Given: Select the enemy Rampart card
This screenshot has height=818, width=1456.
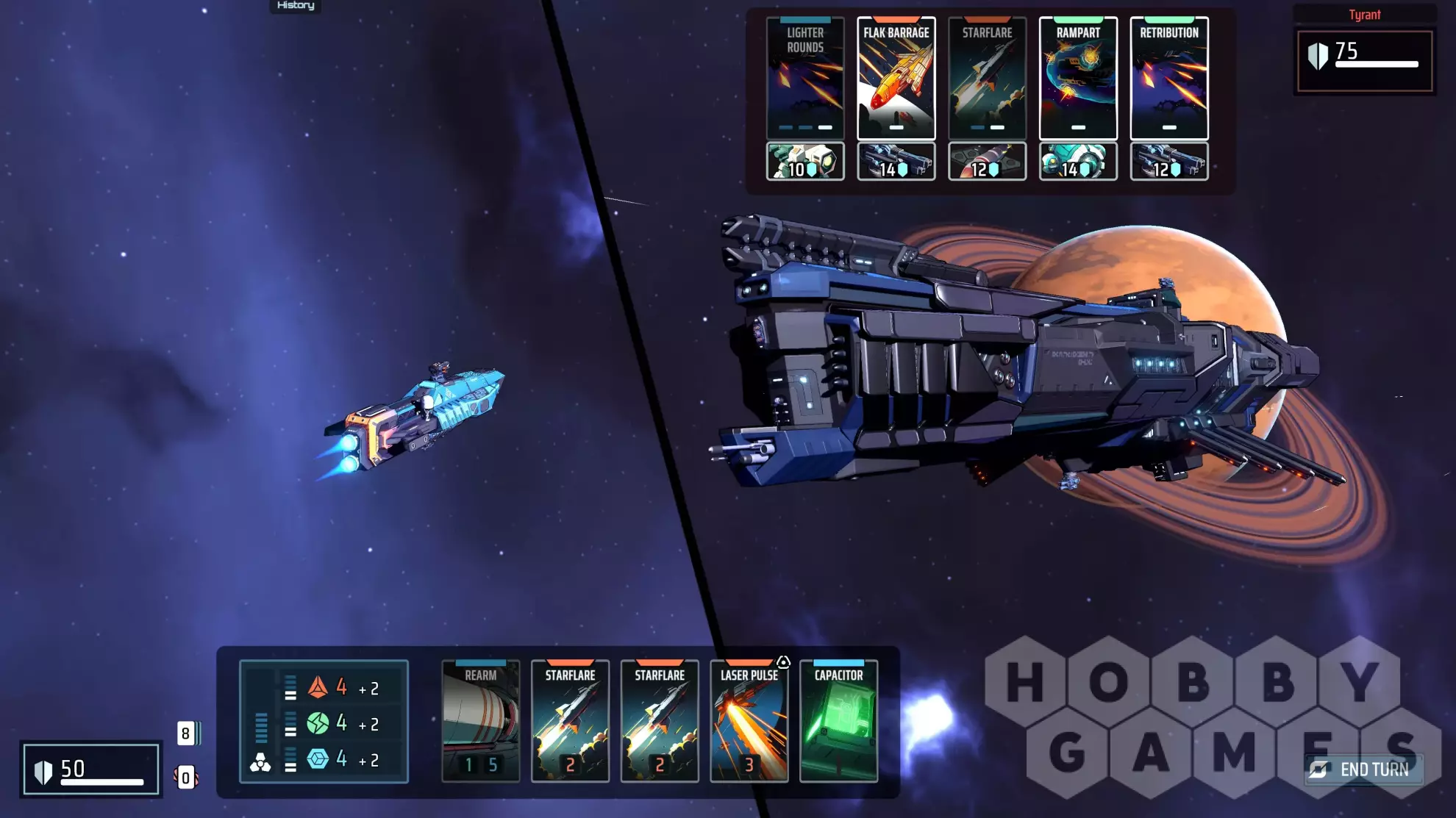Looking at the screenshot, I should pos(1078,78).
